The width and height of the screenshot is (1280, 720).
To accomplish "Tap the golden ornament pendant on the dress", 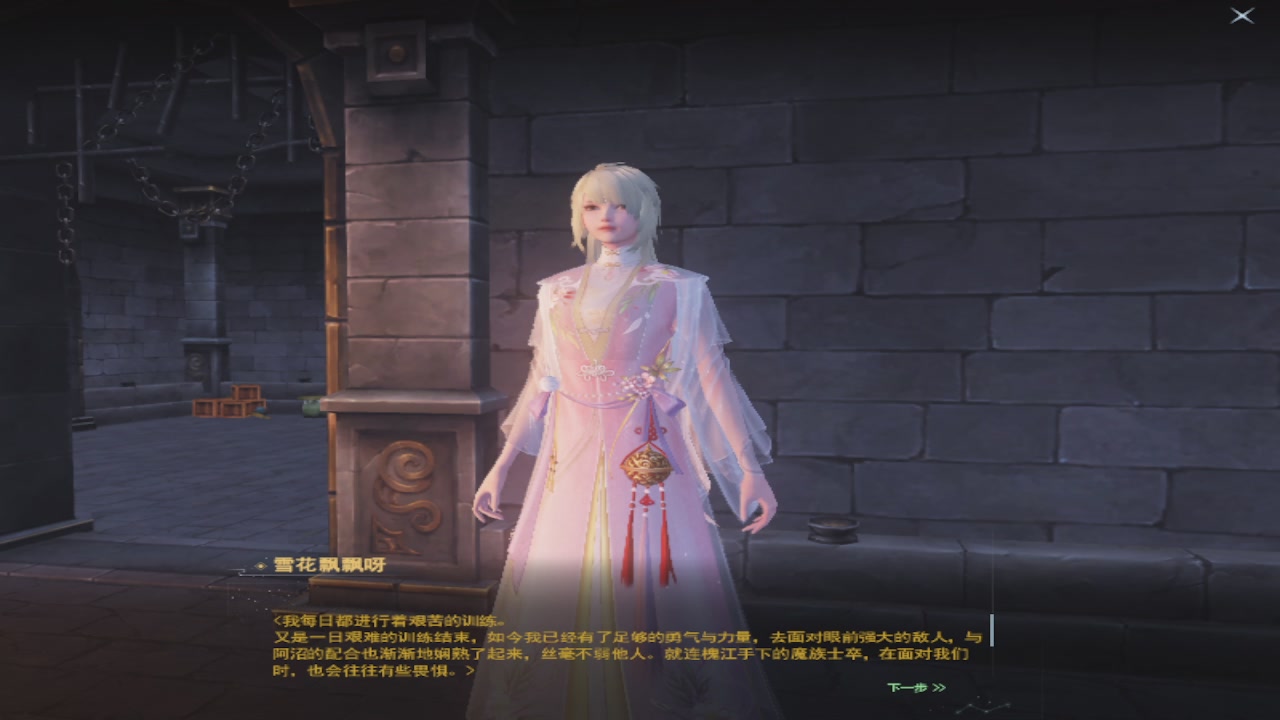I will (x=645, y=462).
